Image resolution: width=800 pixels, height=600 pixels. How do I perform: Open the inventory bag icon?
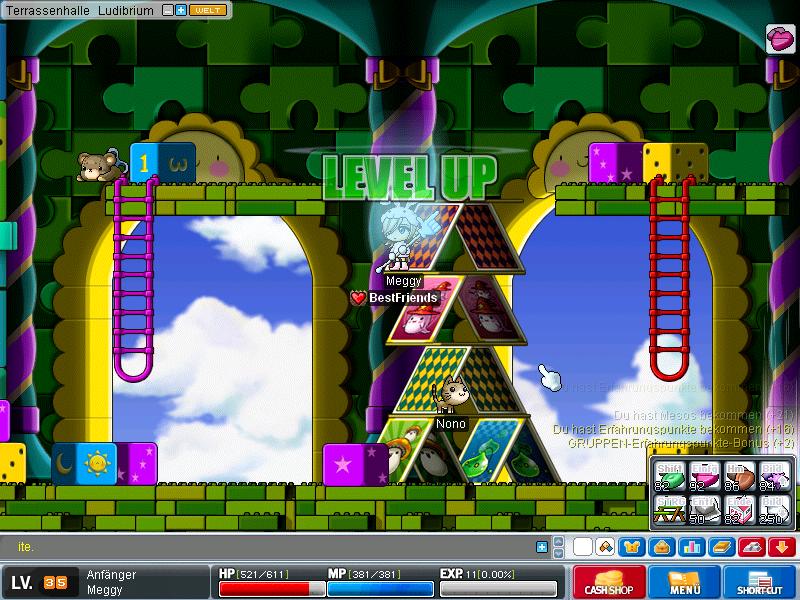(x=660, y=547)
